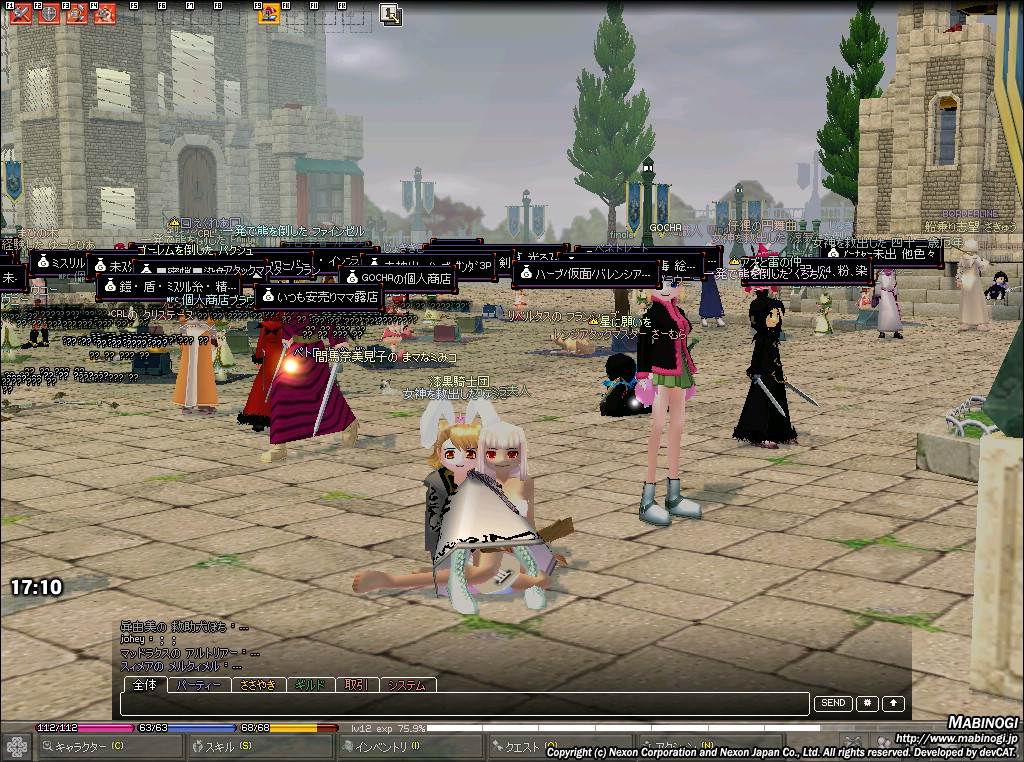1024x762 pixels.
Task: Select the F9 orange hotkey skill icon
Action: pos(269,14)
